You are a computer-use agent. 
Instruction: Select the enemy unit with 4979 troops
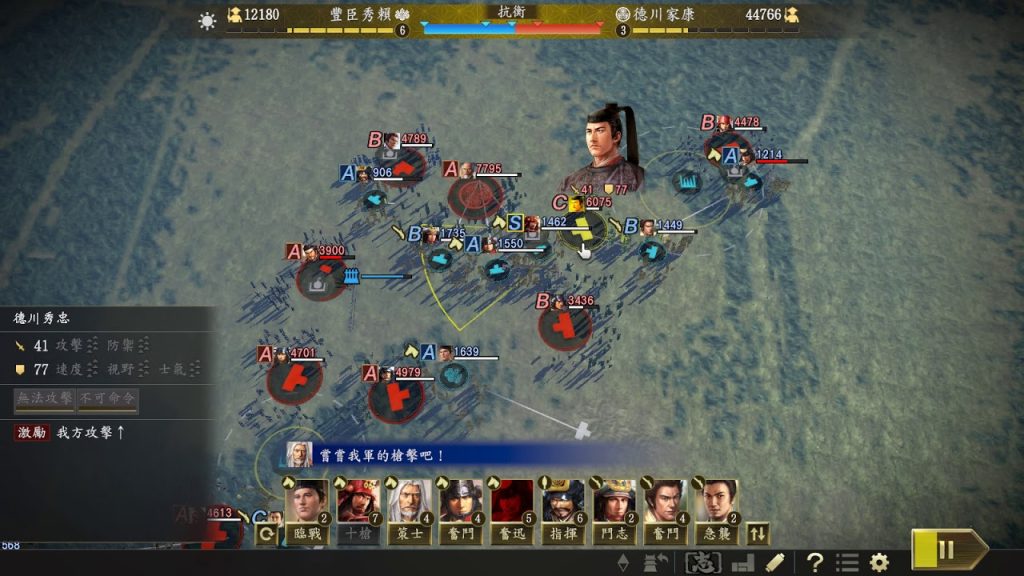[397, 397]
